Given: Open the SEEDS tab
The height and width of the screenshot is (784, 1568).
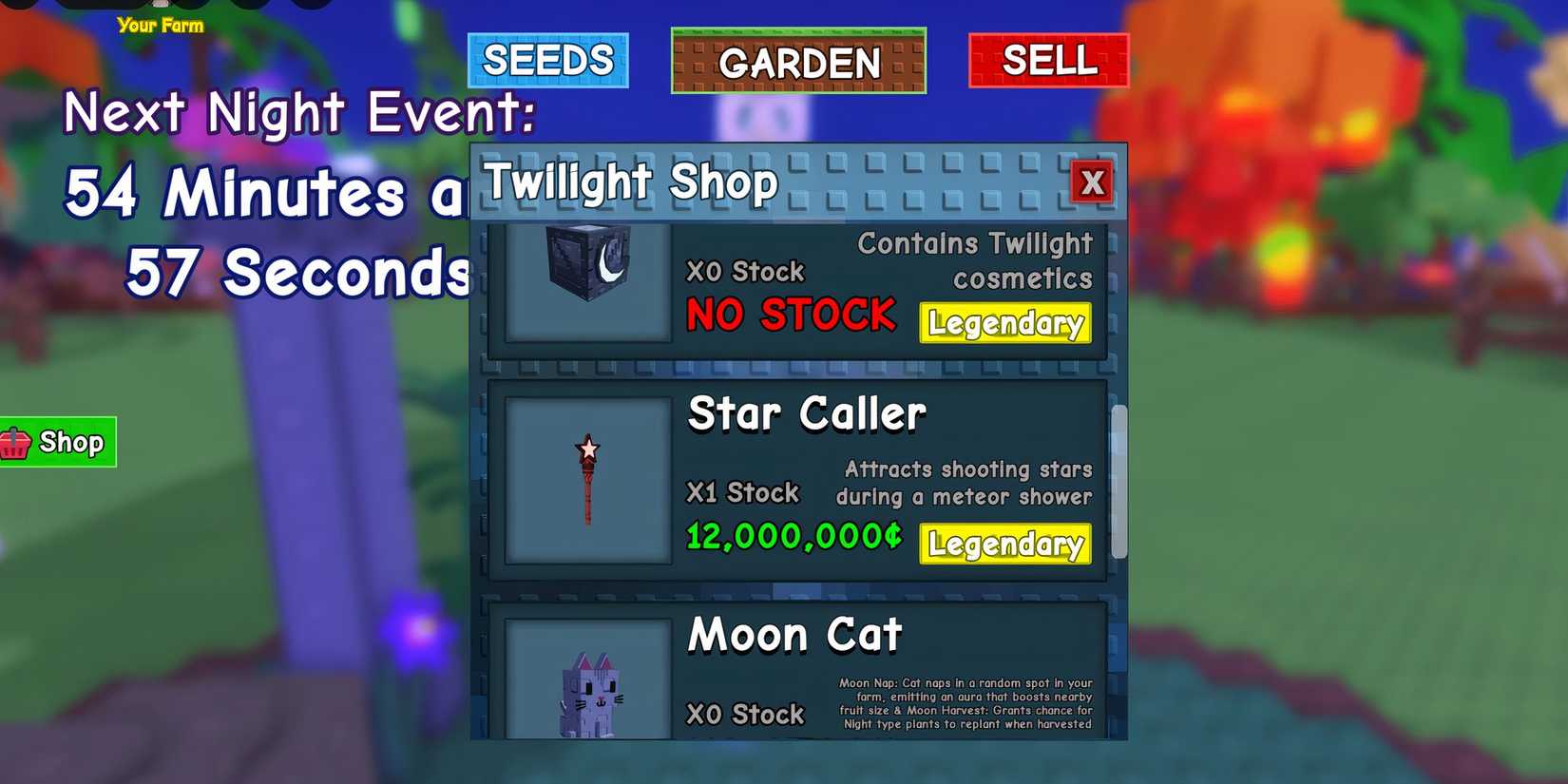Looking at the screenshot, I should pyautogui.click(x=547, y=62).
